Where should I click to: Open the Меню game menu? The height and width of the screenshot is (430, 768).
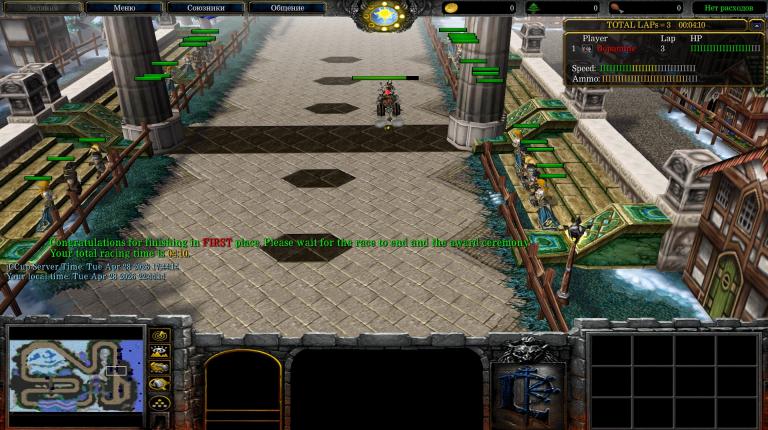(x=124, y=8)
